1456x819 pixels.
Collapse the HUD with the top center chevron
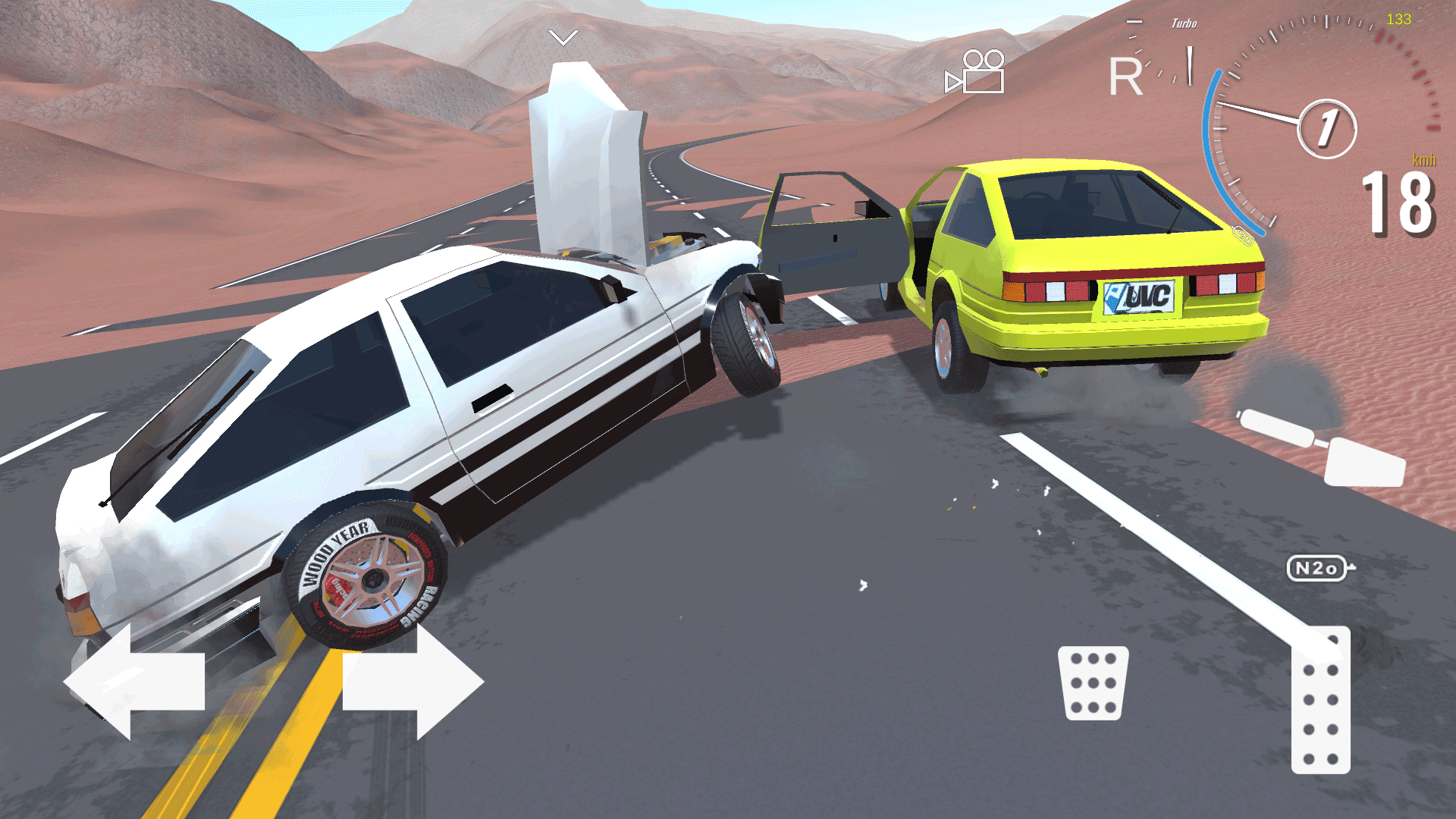(563, 36)
